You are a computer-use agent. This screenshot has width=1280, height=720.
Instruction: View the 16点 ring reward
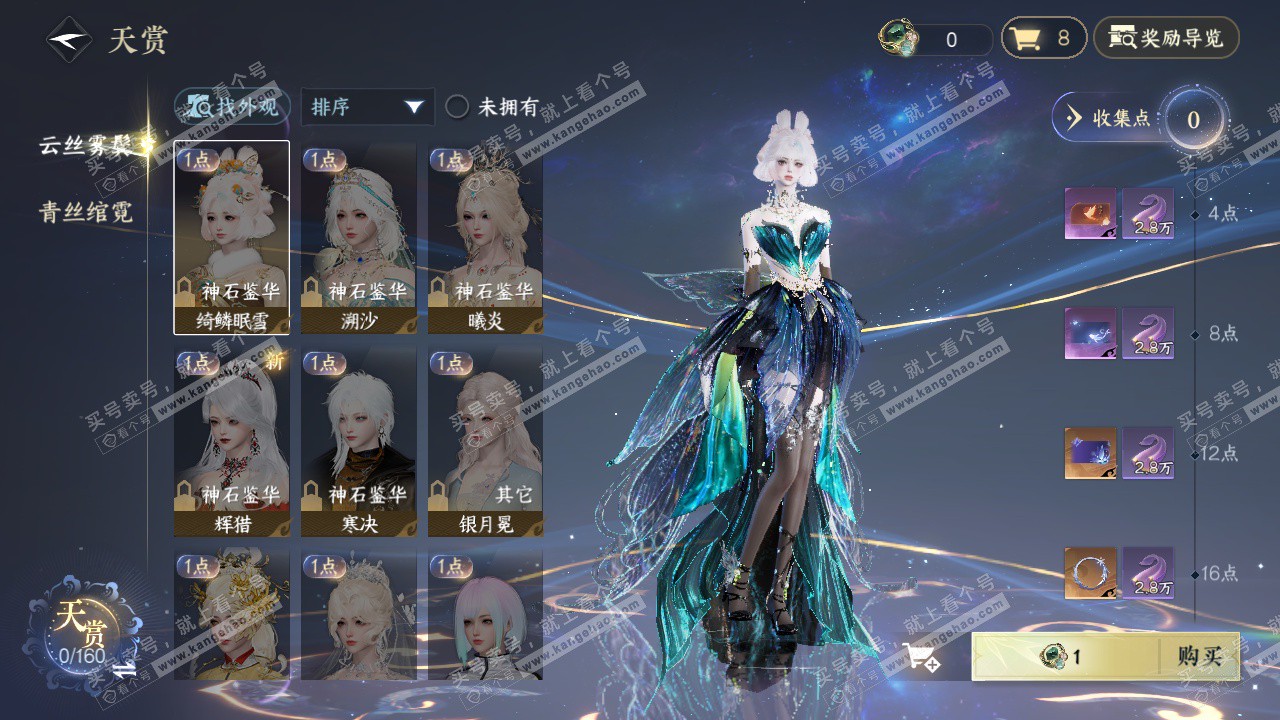1090,573
